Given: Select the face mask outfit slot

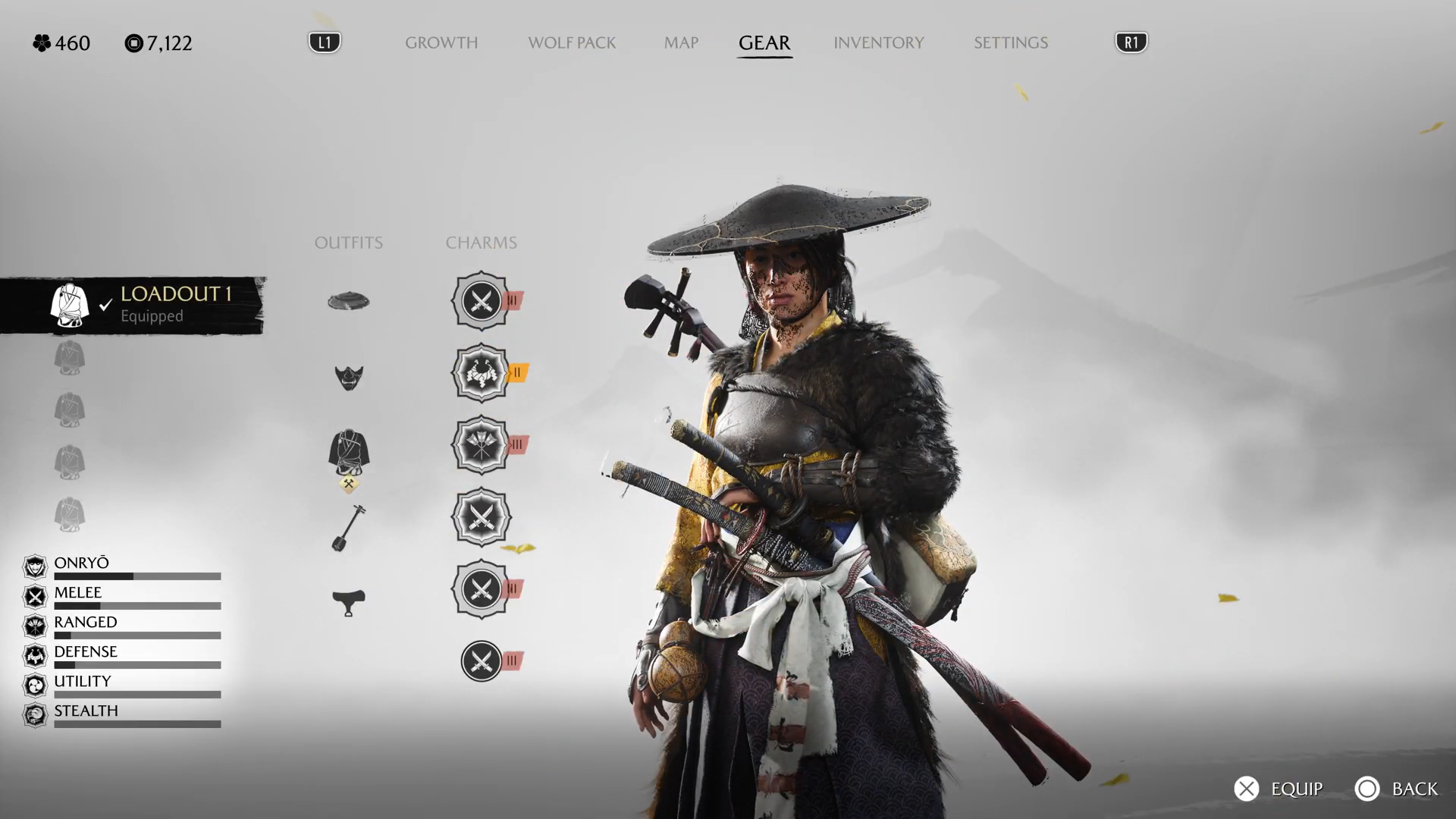Looking at the screenshot, I should pos(349,377).
